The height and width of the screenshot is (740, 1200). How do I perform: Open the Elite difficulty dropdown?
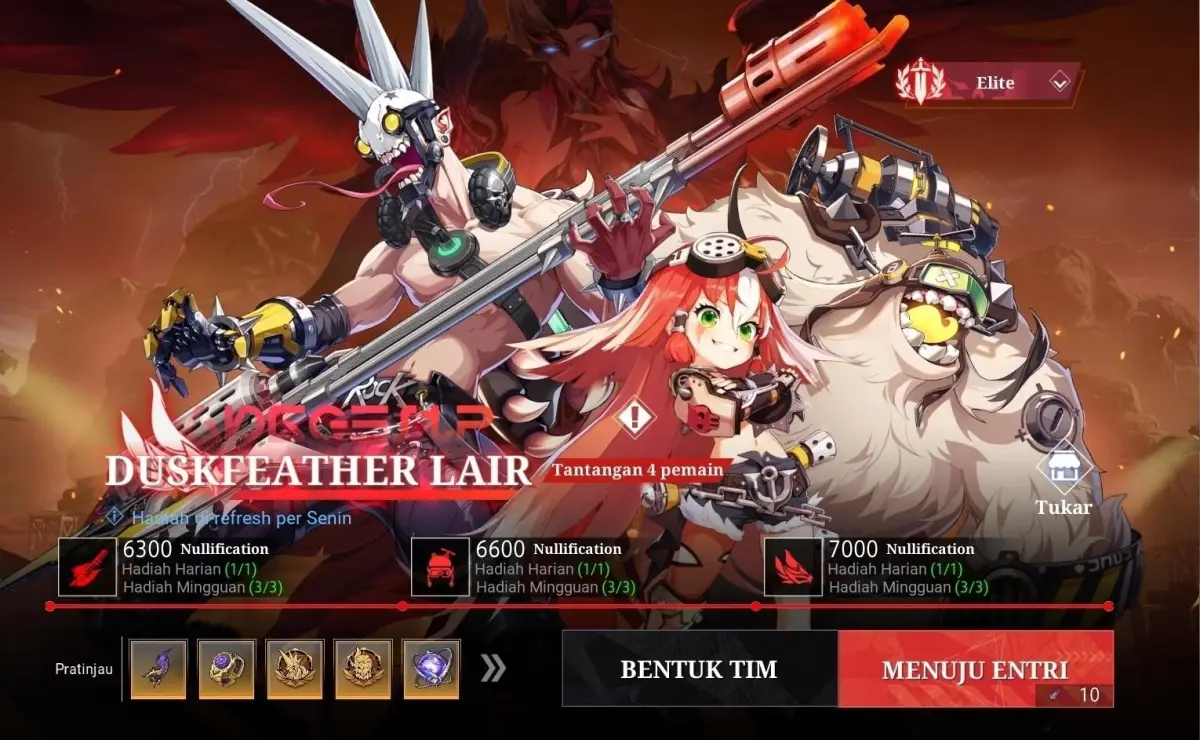coord(1059,83)
